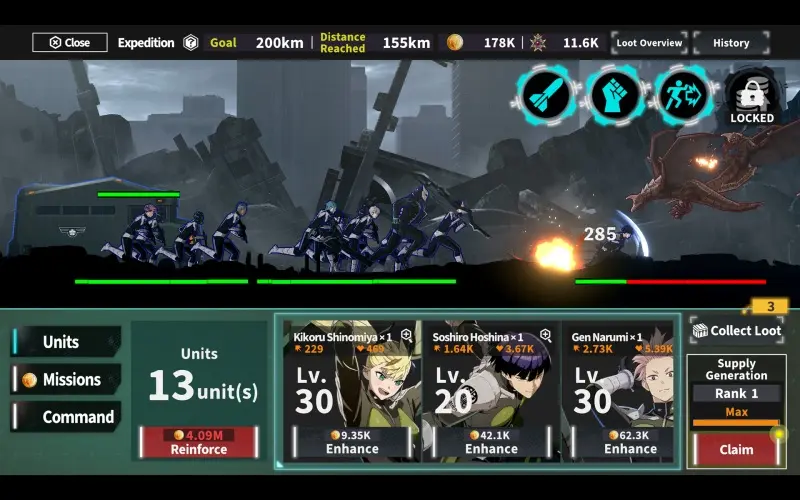Claim the Supply Generation reward
800x500 pixels.
click(736, 449)
